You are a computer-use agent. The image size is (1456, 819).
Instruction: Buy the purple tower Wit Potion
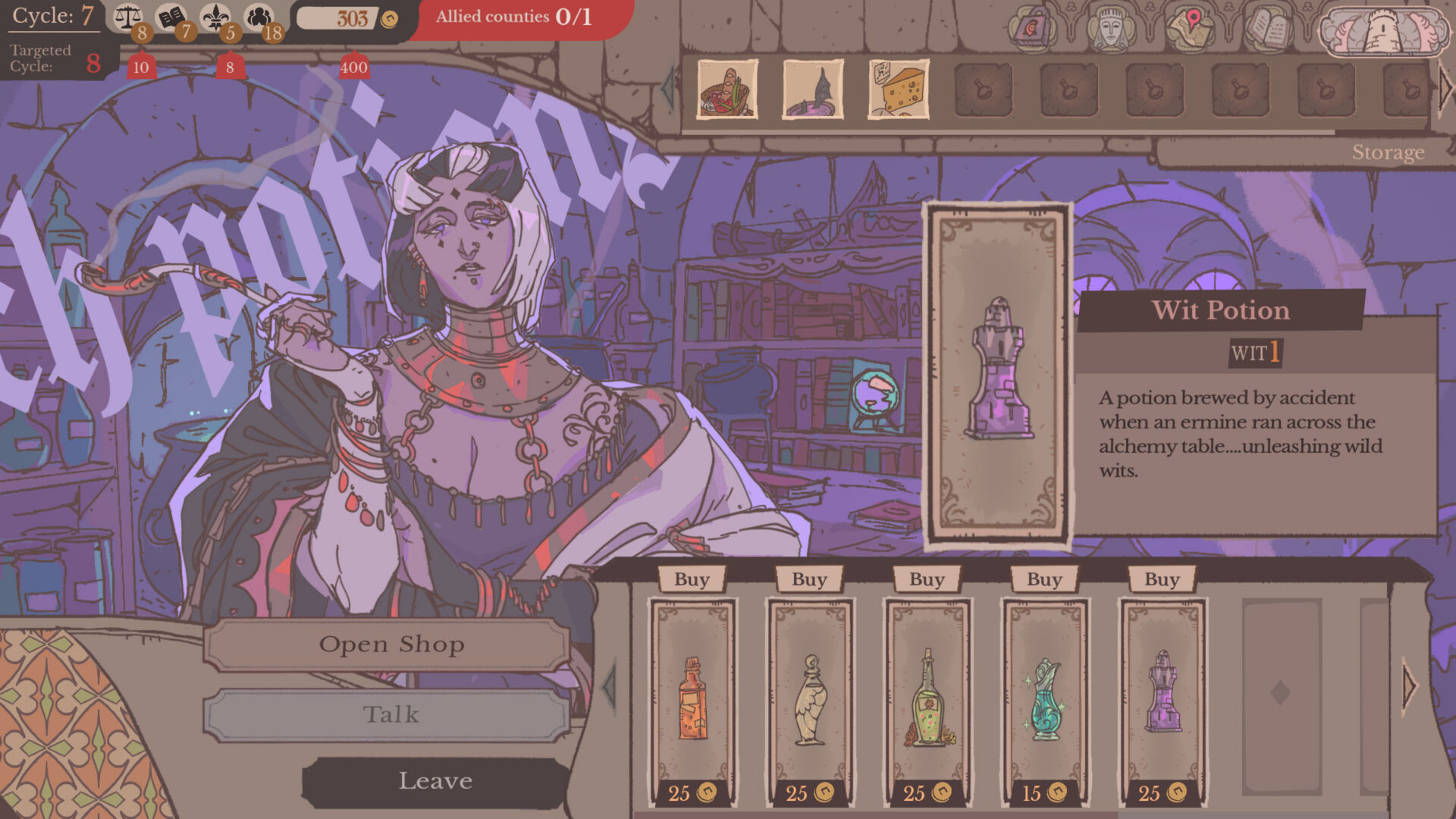point(1162,579)
